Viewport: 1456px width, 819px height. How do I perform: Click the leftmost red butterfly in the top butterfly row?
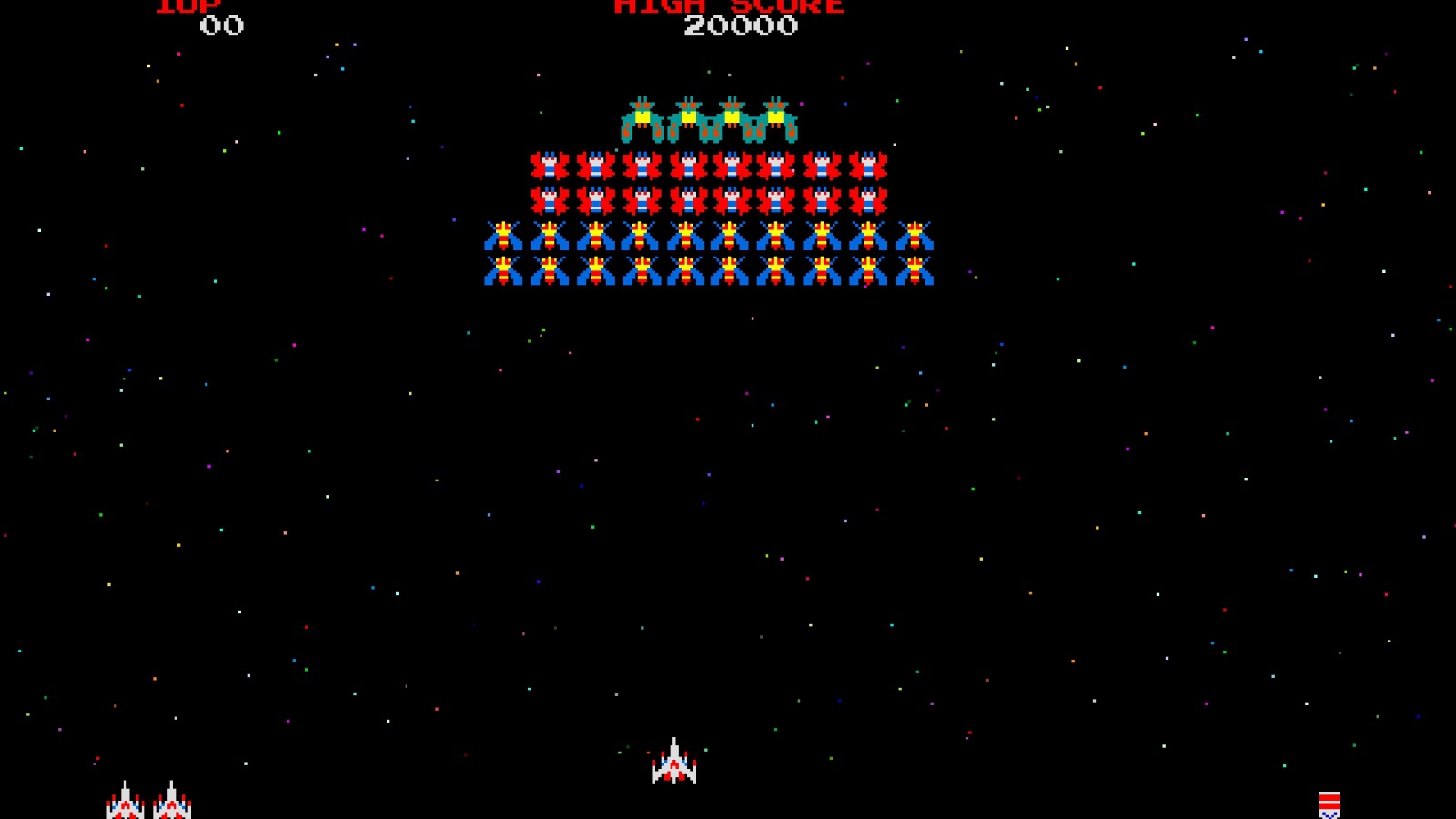pyautogui.click(x=550, y=167)
